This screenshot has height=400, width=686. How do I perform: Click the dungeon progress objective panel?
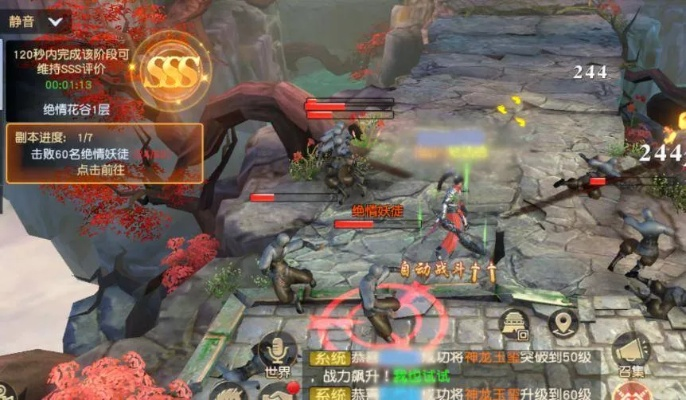pos(104,153)
